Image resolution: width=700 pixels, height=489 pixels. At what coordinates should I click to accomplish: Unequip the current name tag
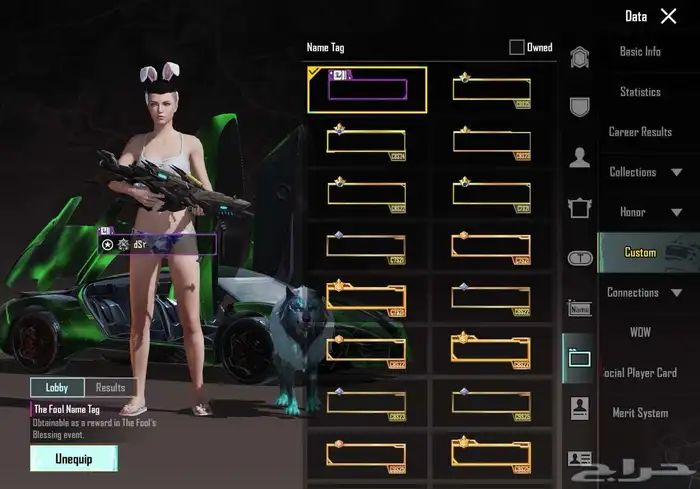(74, 458)
